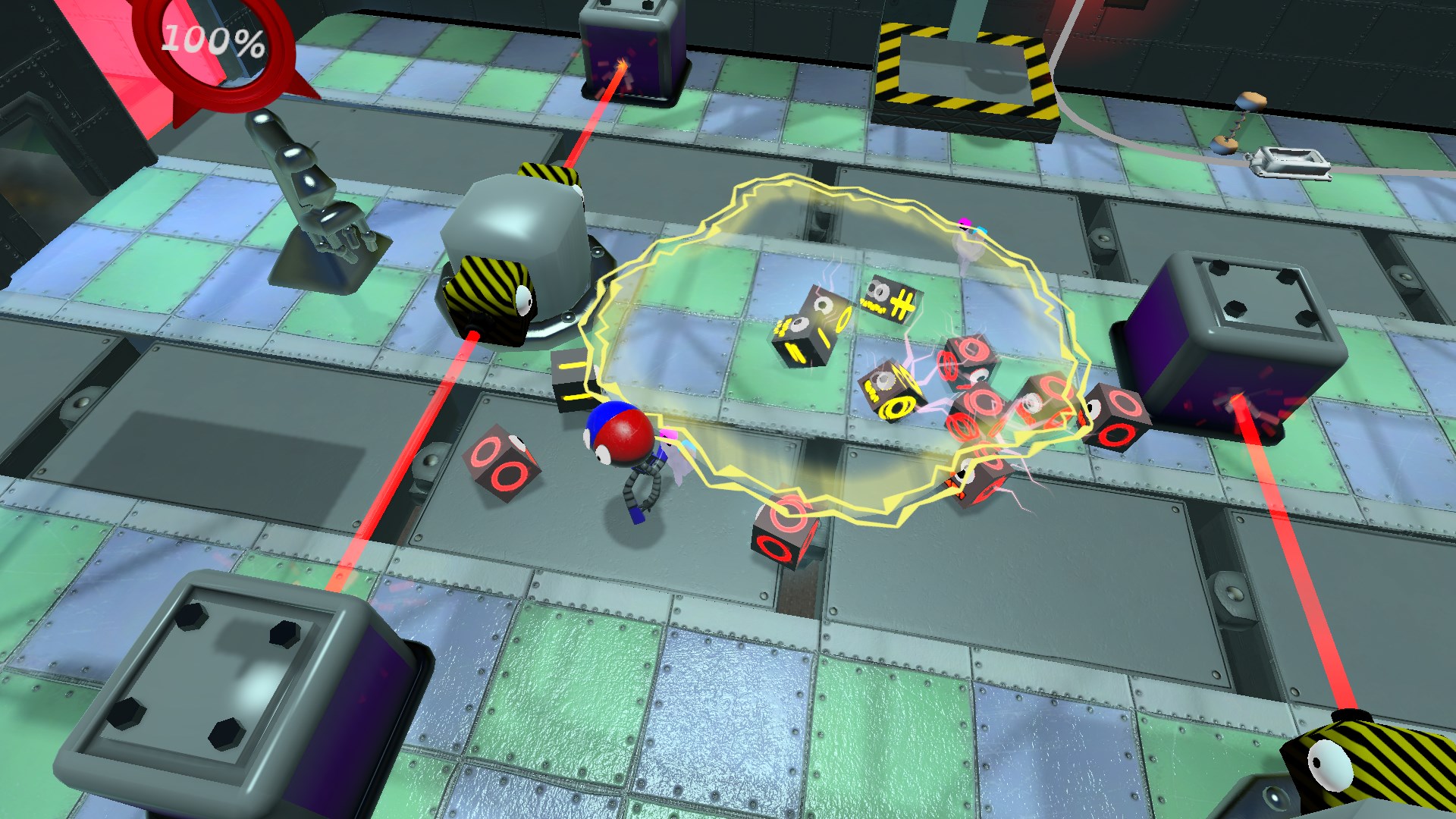Select the white gate piece on conveyor
Image resolution: width=1456 pixels, height=819 pixels.
tap(1289, 163)
